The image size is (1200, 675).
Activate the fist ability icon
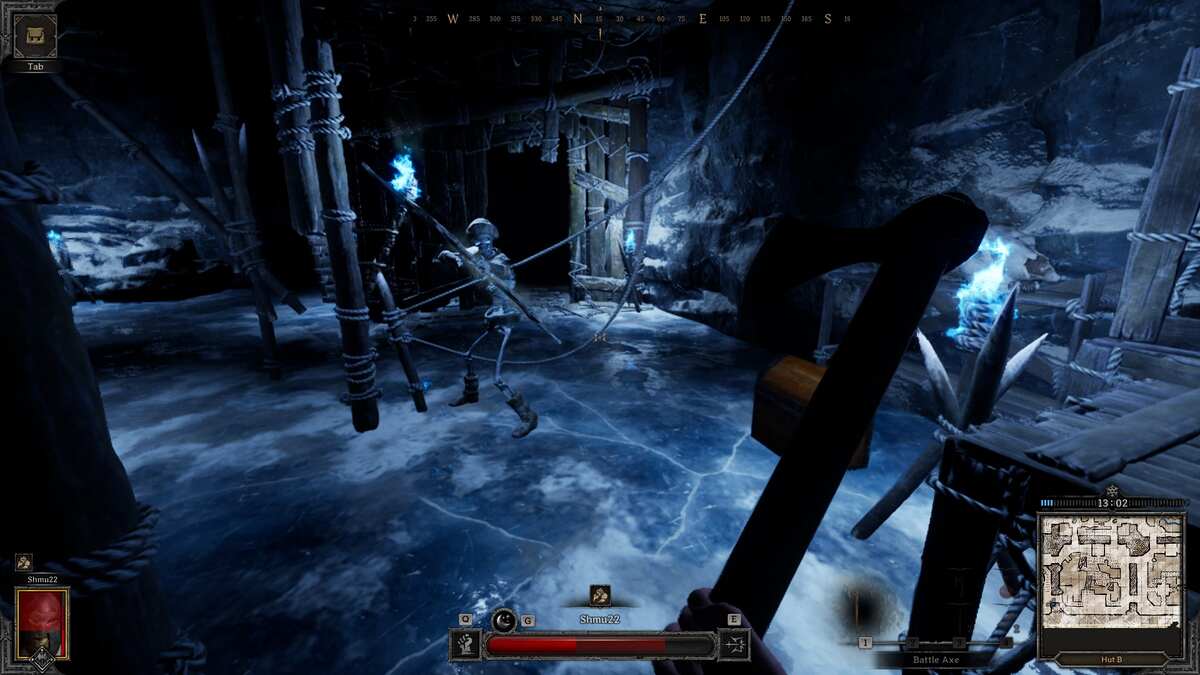(x=466, y=644)
